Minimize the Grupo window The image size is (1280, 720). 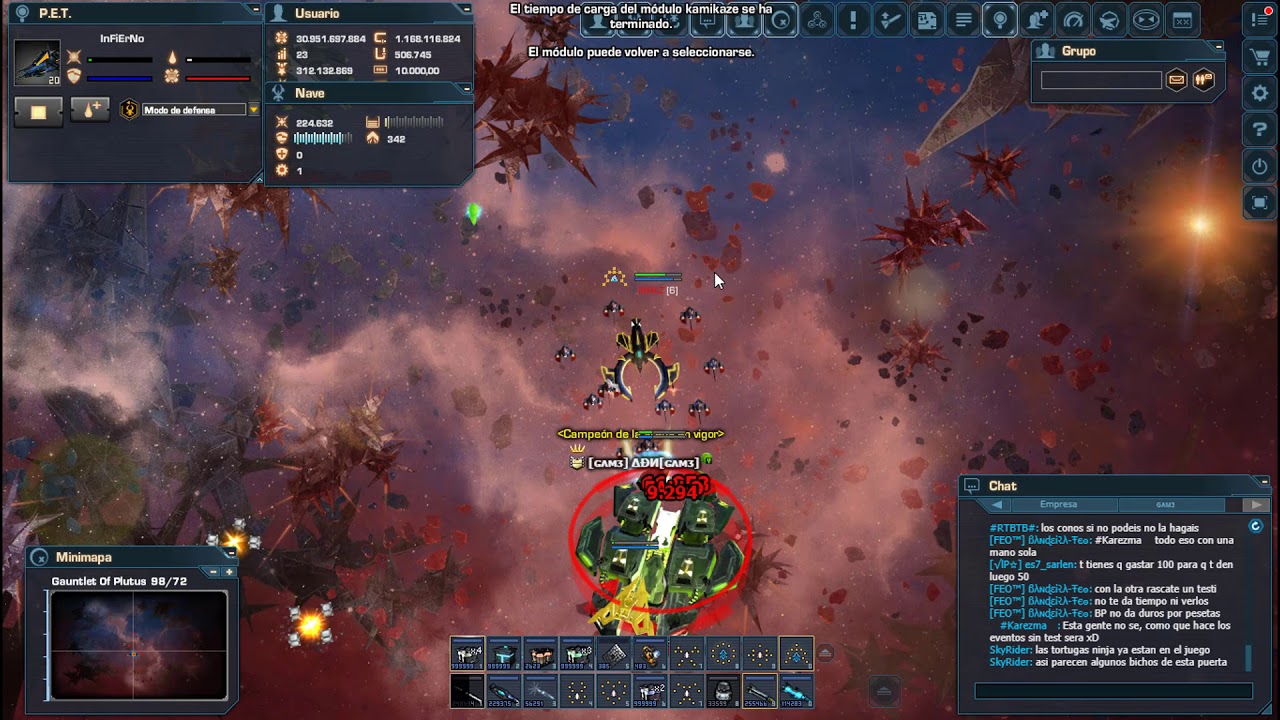[x=1217, y=46]
